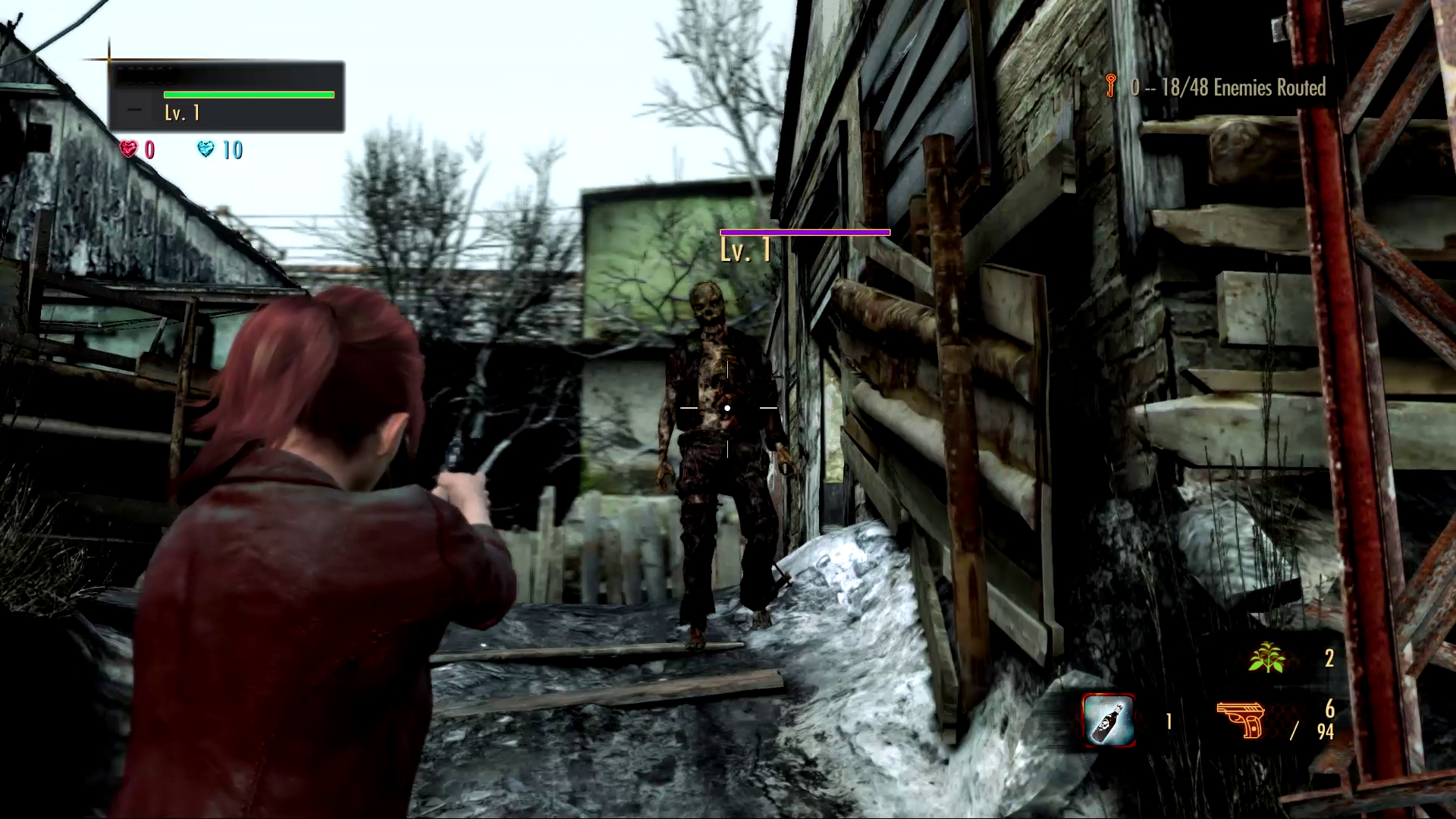Click the red heart lives icon
Image resolution: width=1456 pixels, height=819 pixels.
pos(129,150)
